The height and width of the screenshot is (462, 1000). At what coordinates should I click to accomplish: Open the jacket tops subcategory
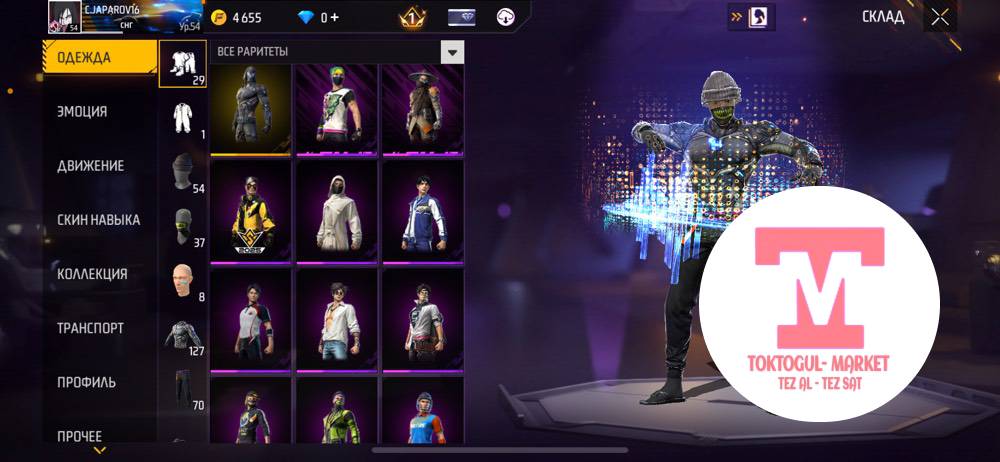coord(183,335)
